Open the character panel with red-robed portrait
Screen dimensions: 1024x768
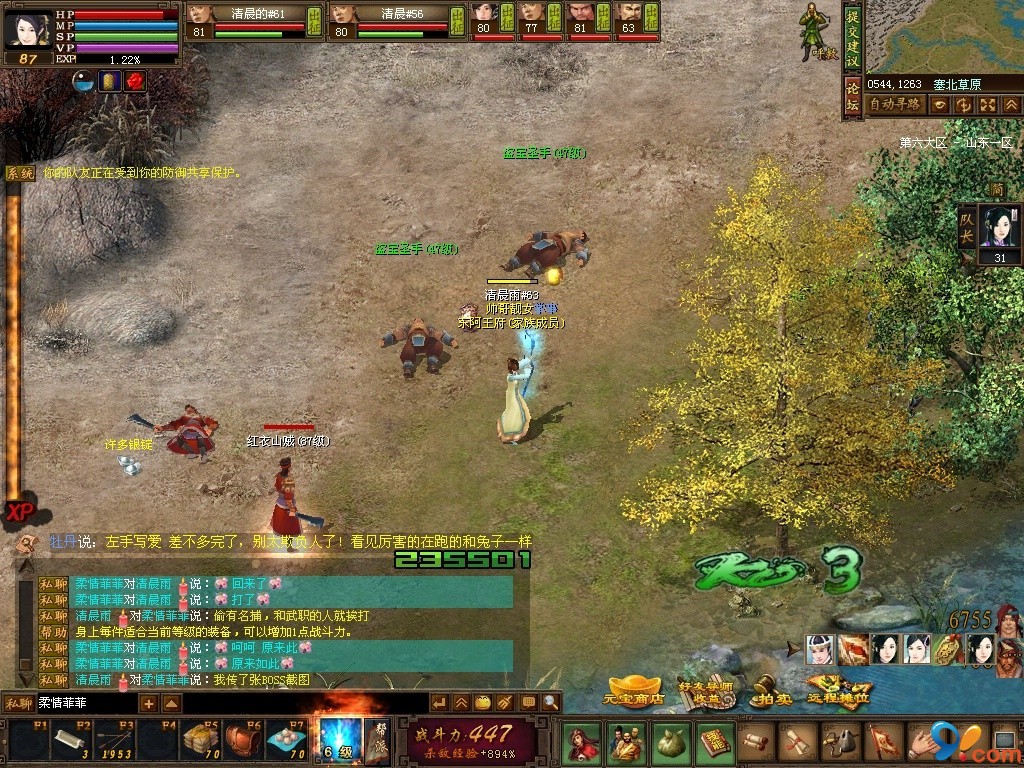click(x=581, y=743)
